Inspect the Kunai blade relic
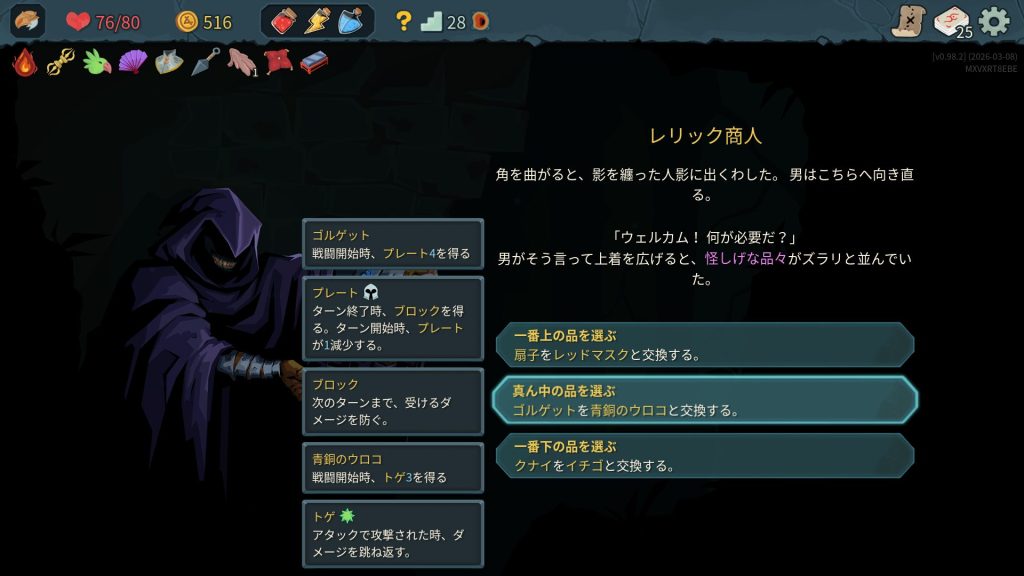Screen dimensions: 1024x576 (x=206, y=63)
